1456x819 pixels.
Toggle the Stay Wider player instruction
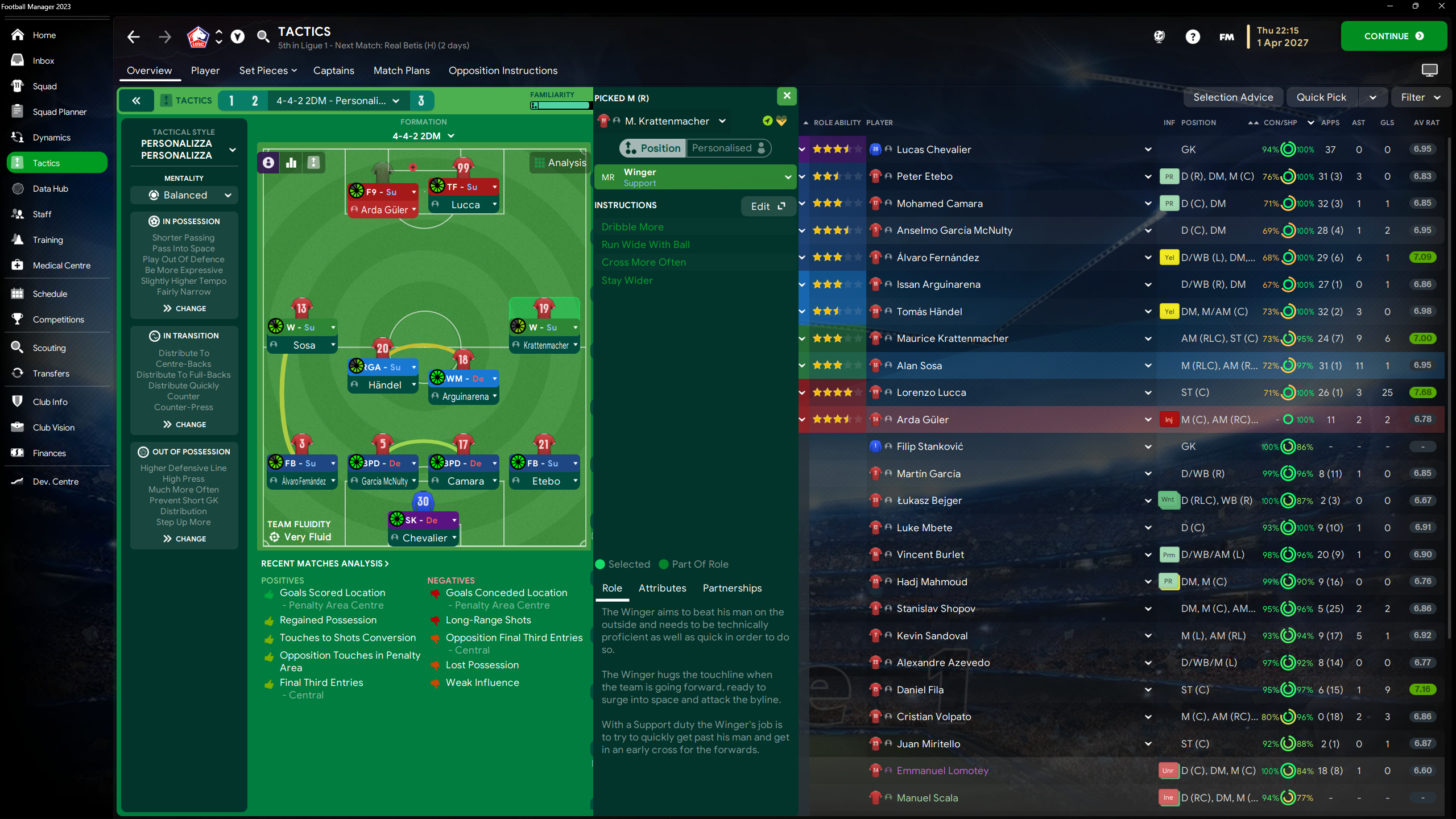pos(627,280)
